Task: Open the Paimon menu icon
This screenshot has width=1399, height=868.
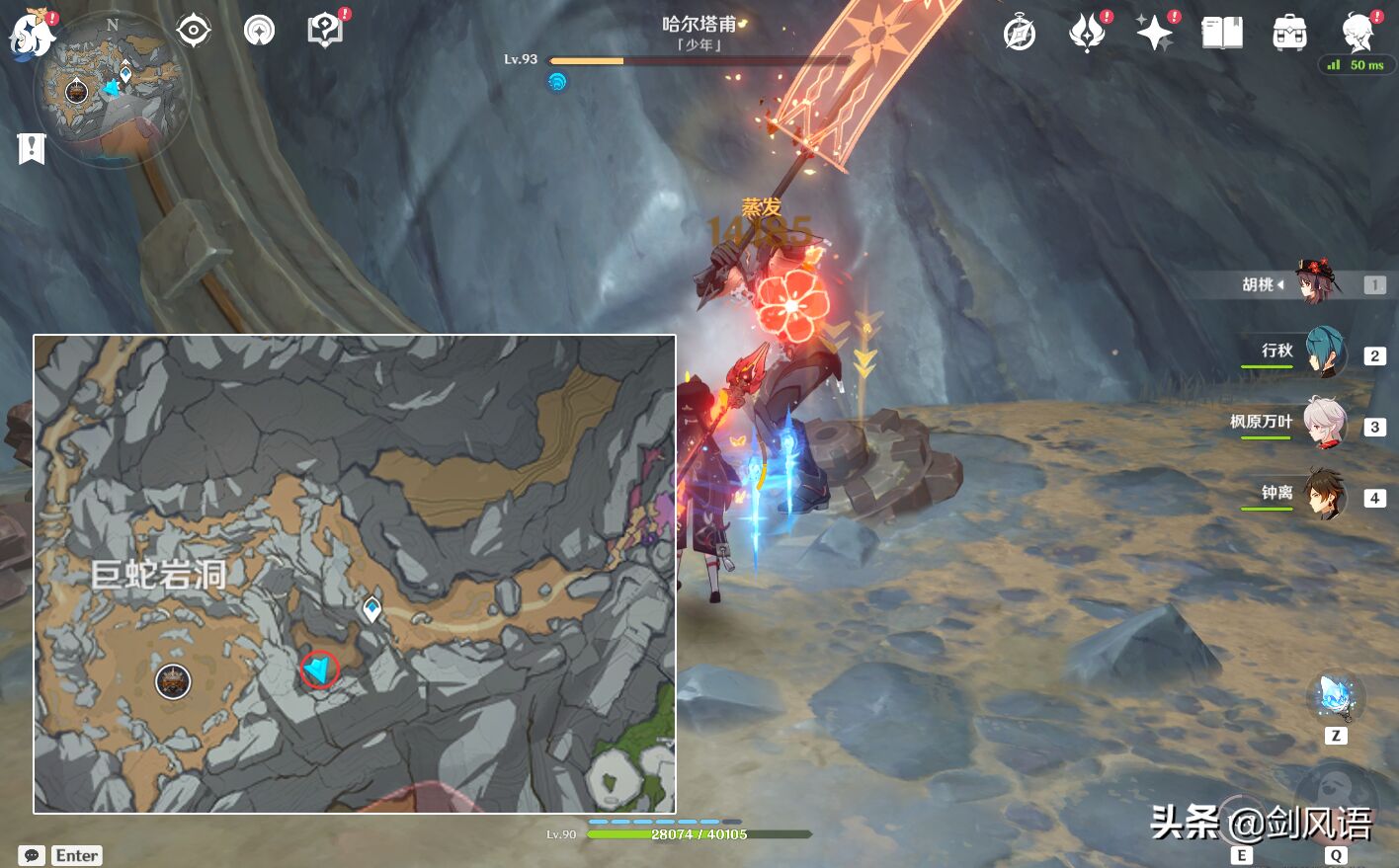Action: [31, 34]
